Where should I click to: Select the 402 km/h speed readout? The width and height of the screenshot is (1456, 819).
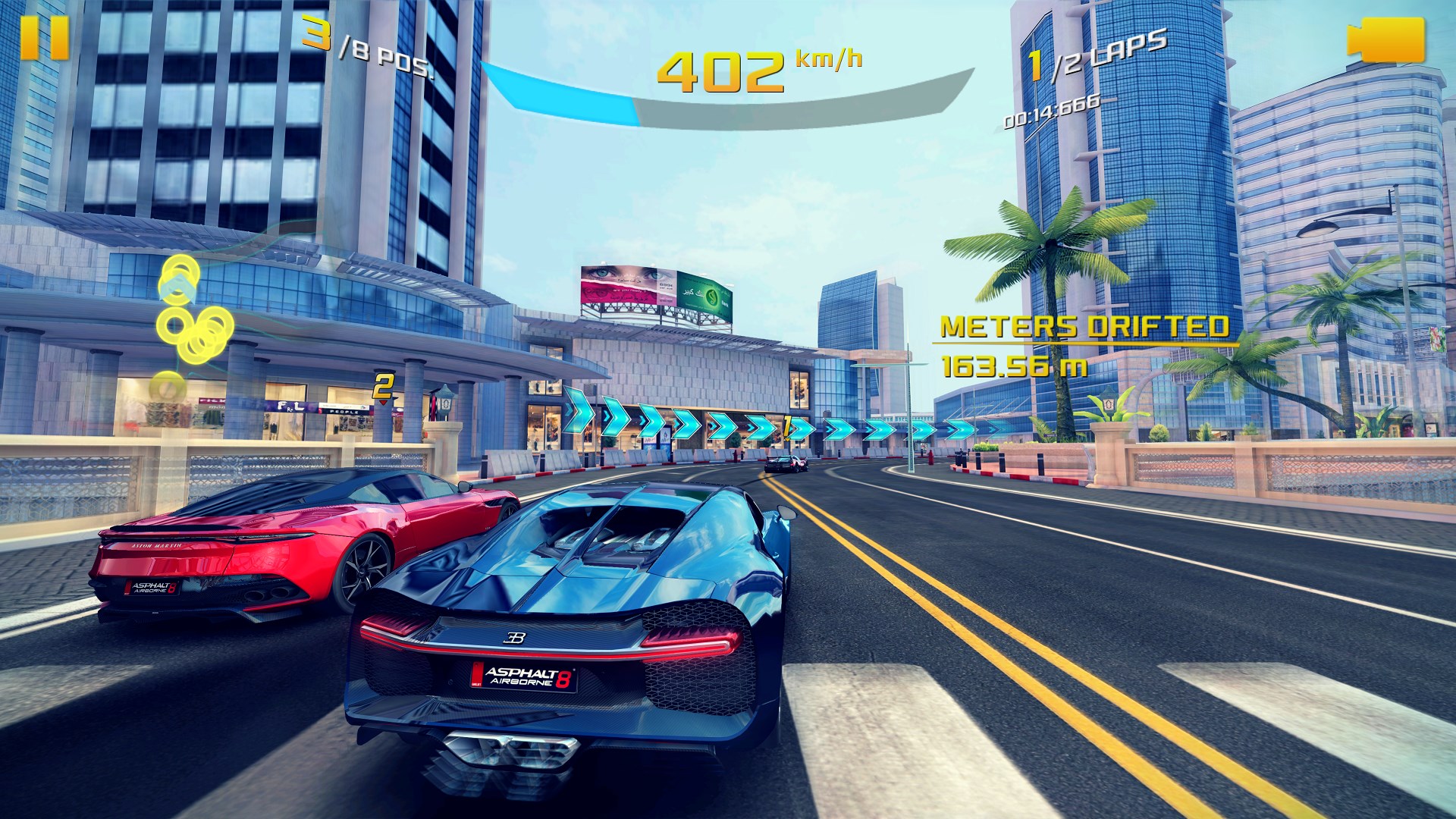[720, 72]
